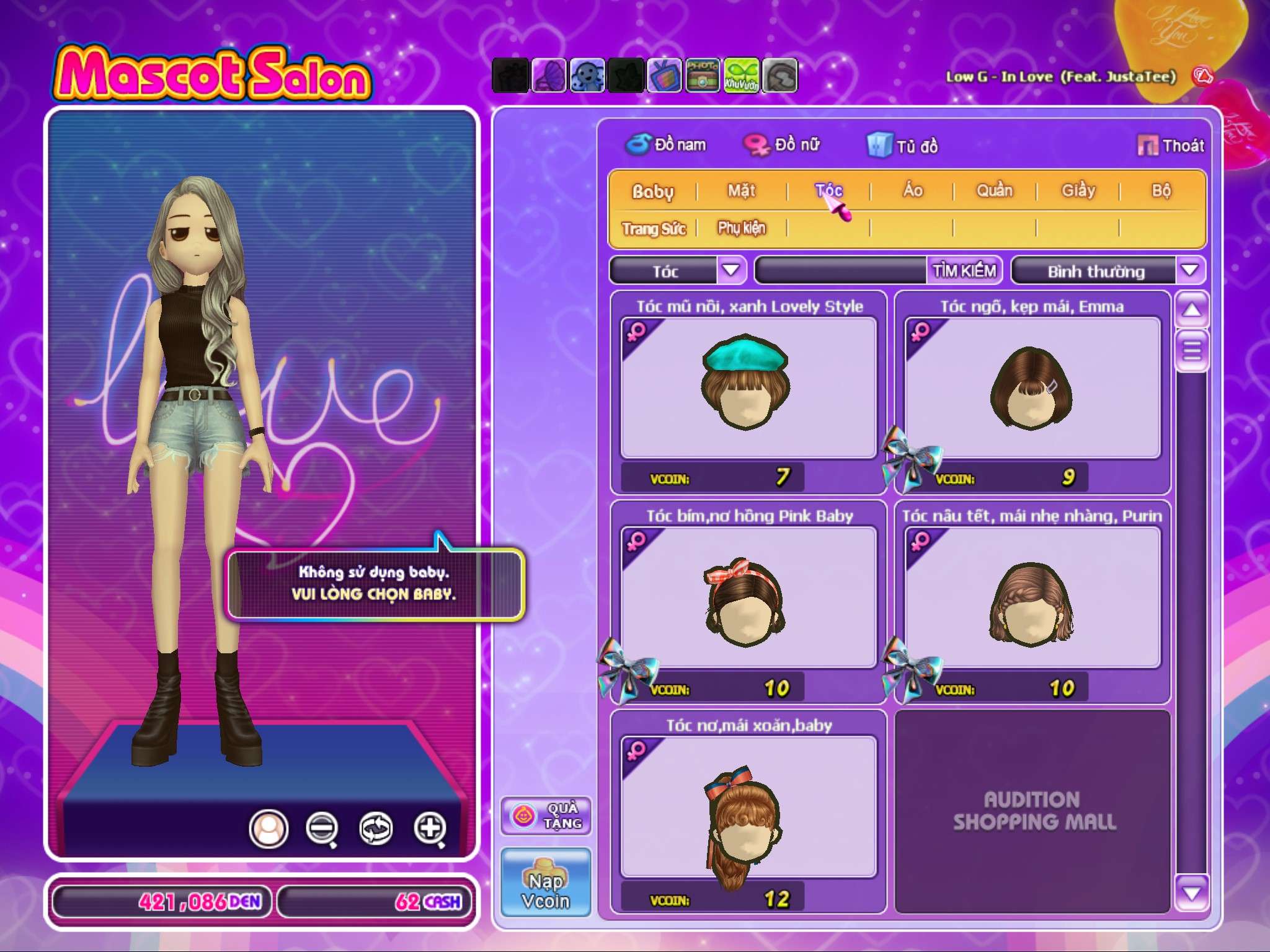Switch to the Đồ nam section
Screen dimensions: 1270x952
pos(666,145)
